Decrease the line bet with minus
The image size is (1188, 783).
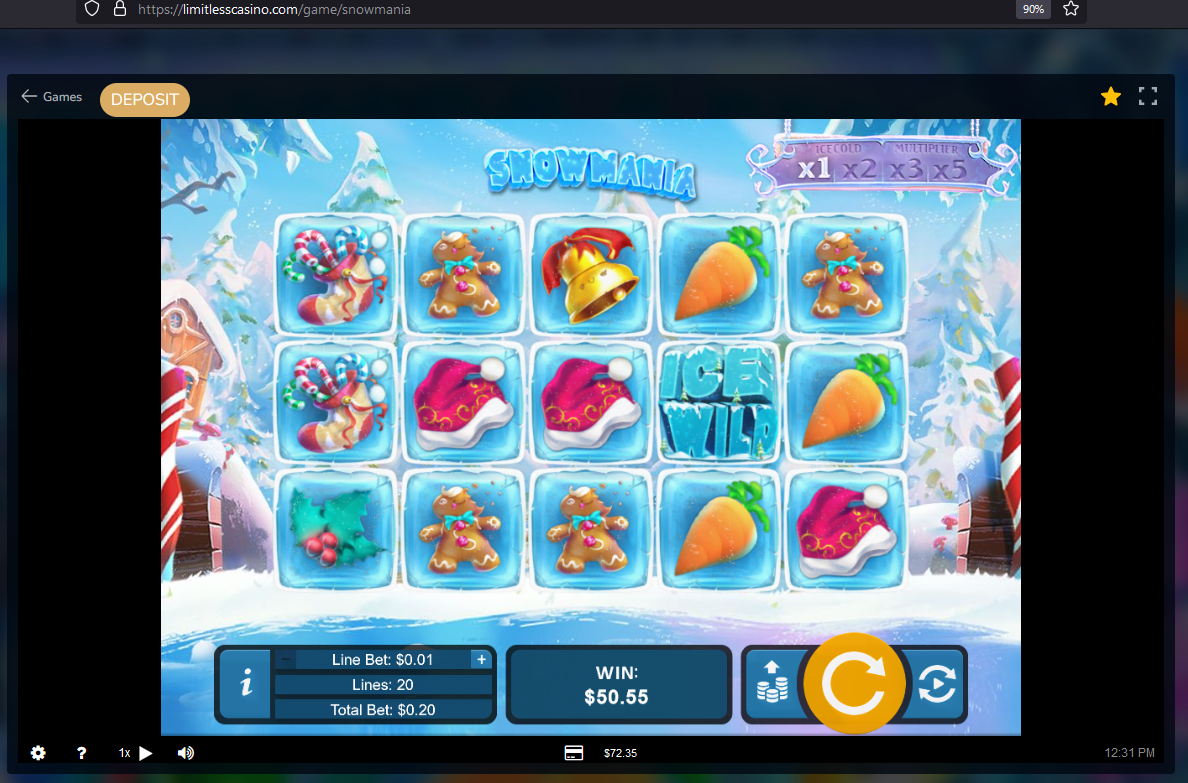click(286, 659)
